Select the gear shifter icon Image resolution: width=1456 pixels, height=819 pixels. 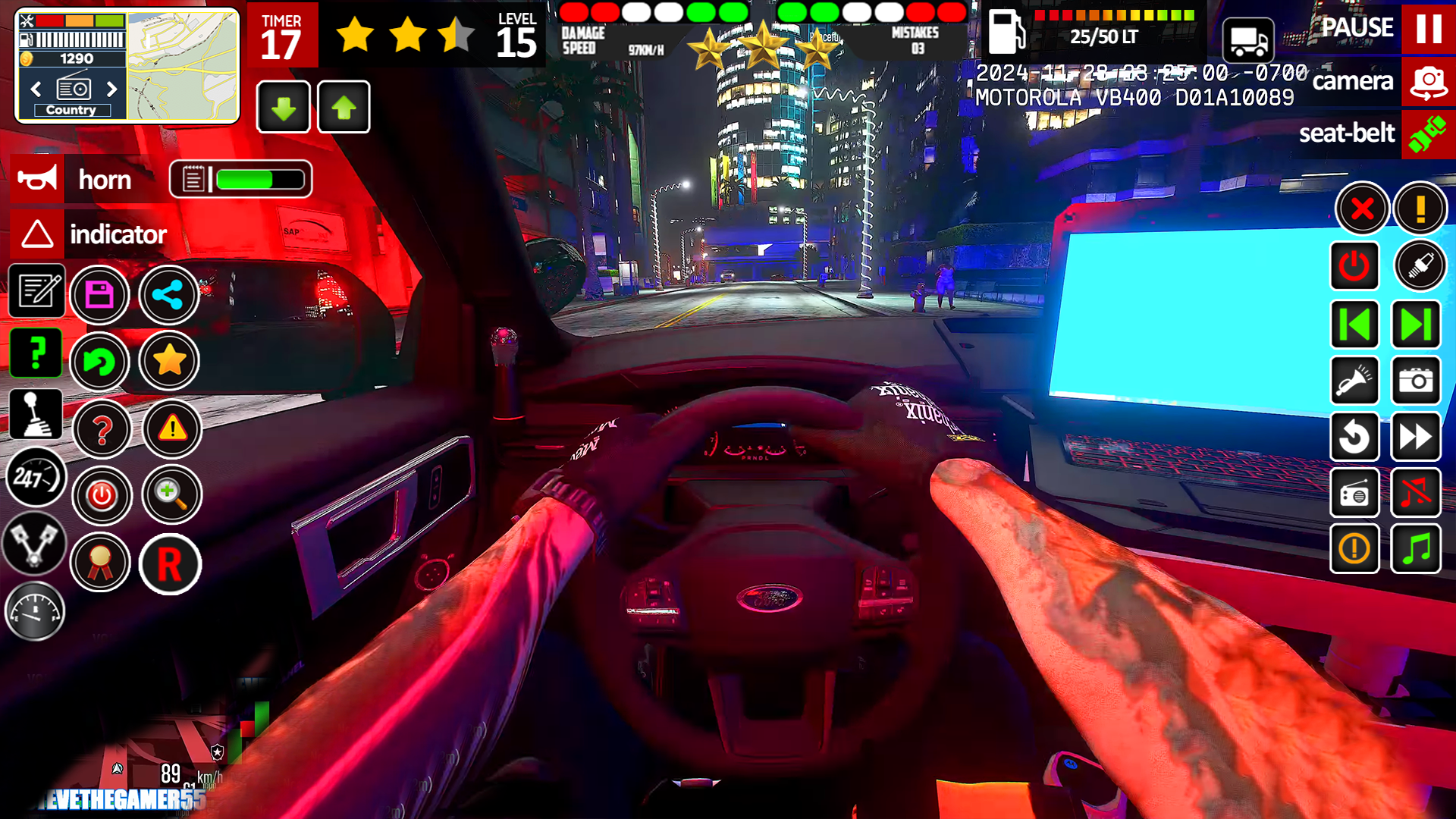[36, 413]
